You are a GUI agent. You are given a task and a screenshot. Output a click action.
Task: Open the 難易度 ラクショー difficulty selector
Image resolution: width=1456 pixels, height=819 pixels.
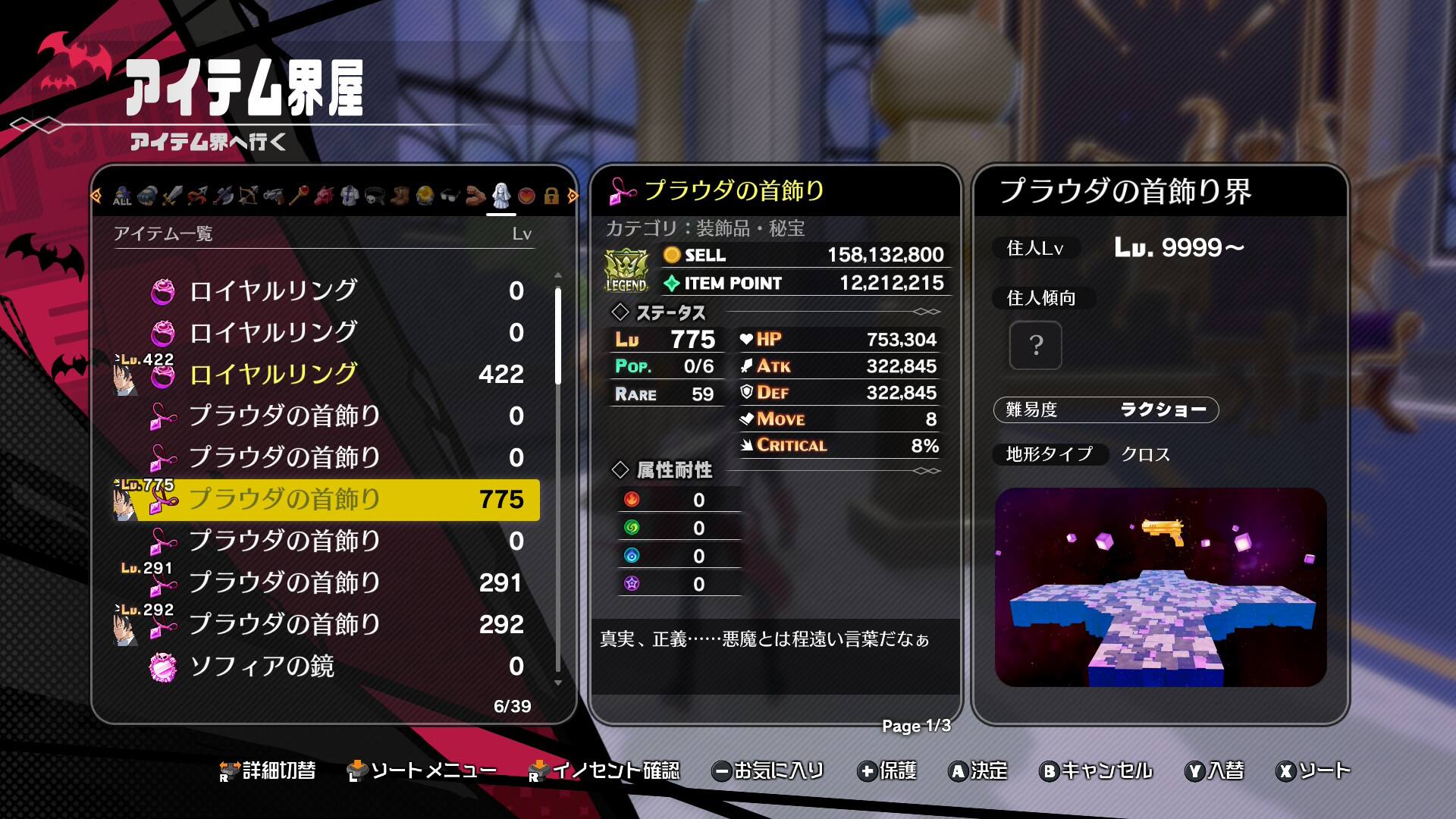tap(1106, 410)
